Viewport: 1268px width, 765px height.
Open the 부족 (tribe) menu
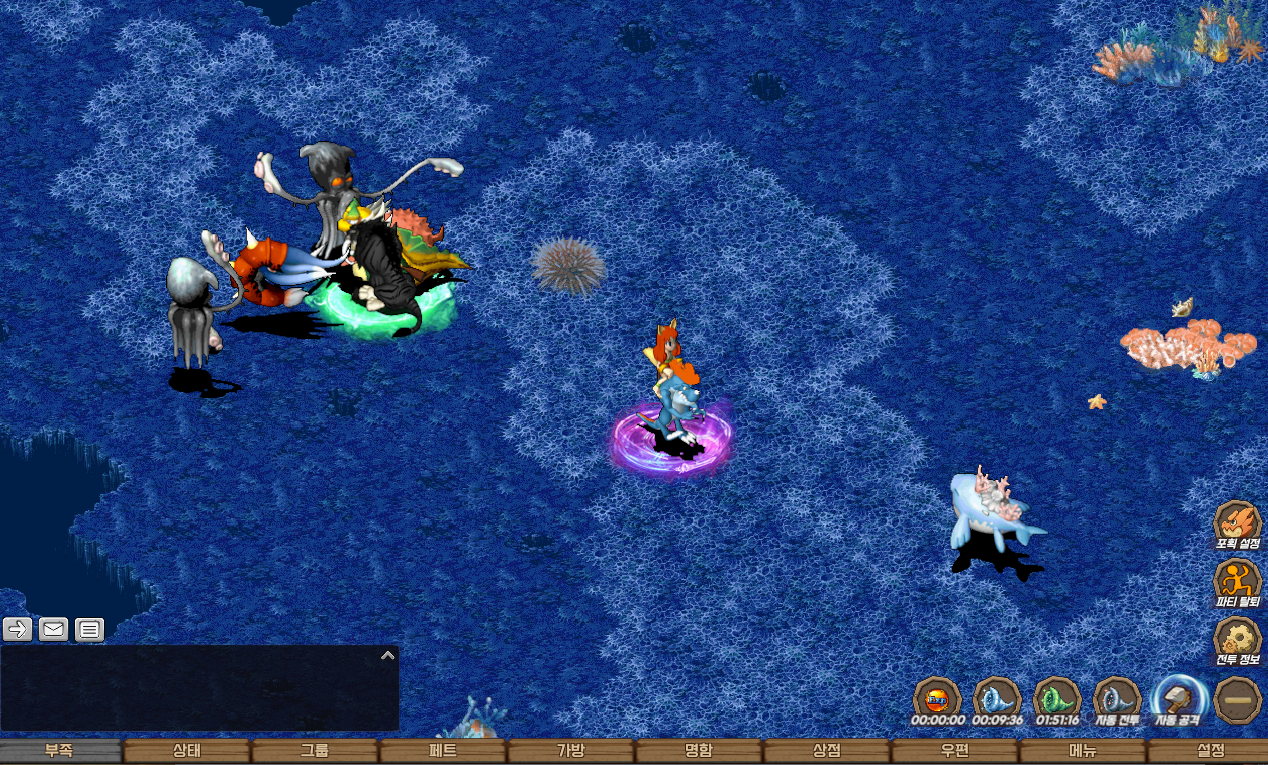tap(60, 751)
